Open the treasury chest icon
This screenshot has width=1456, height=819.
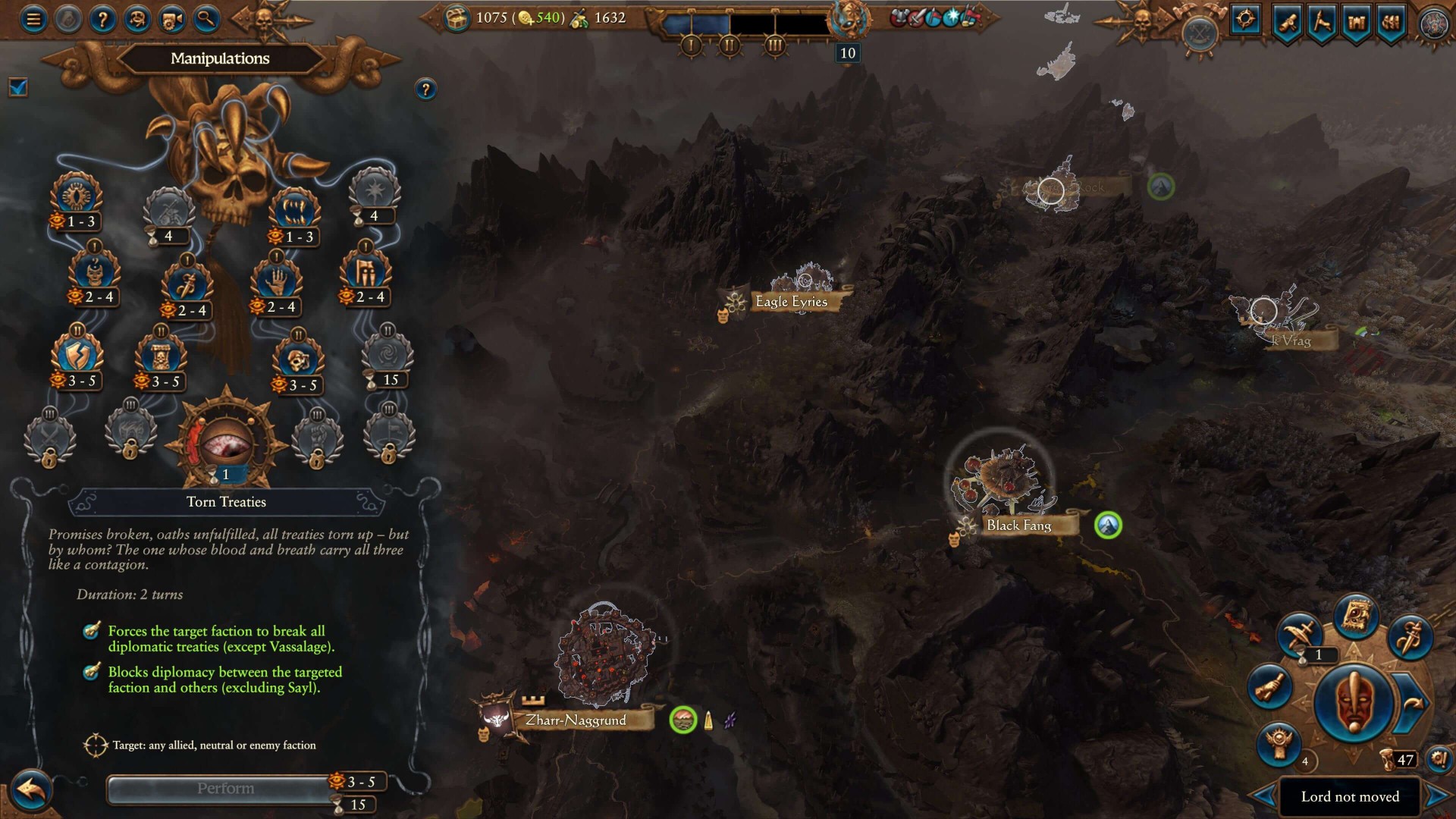click(457, 19)
